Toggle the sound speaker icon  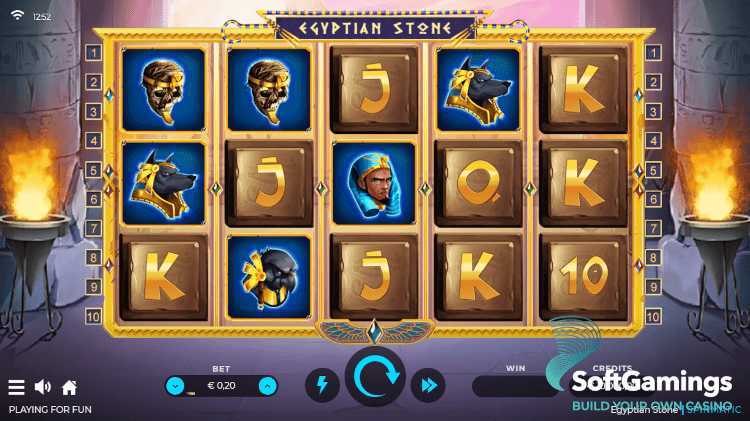43,387
